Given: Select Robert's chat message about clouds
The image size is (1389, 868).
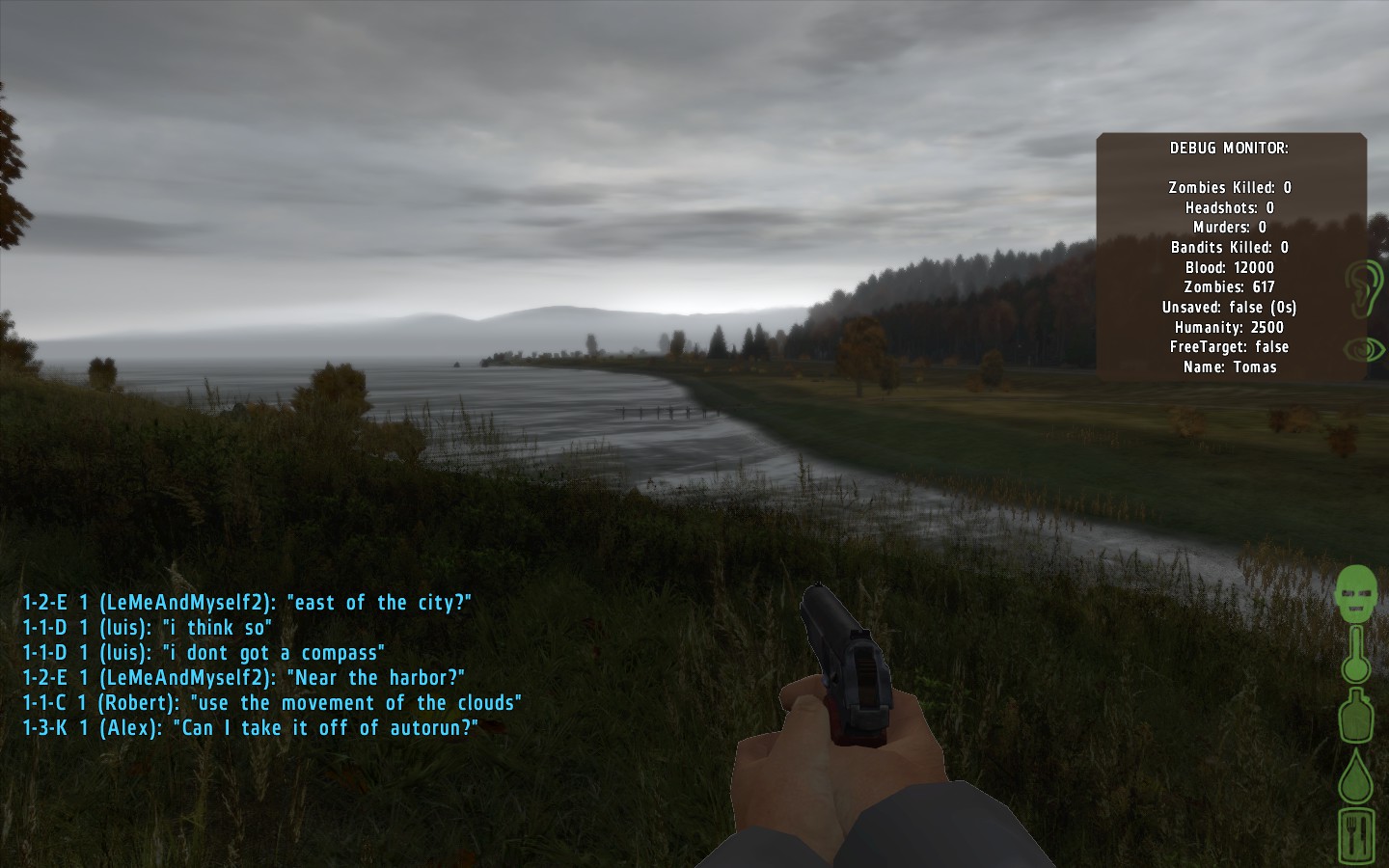Looking at the screenshot, I should 272,703.
